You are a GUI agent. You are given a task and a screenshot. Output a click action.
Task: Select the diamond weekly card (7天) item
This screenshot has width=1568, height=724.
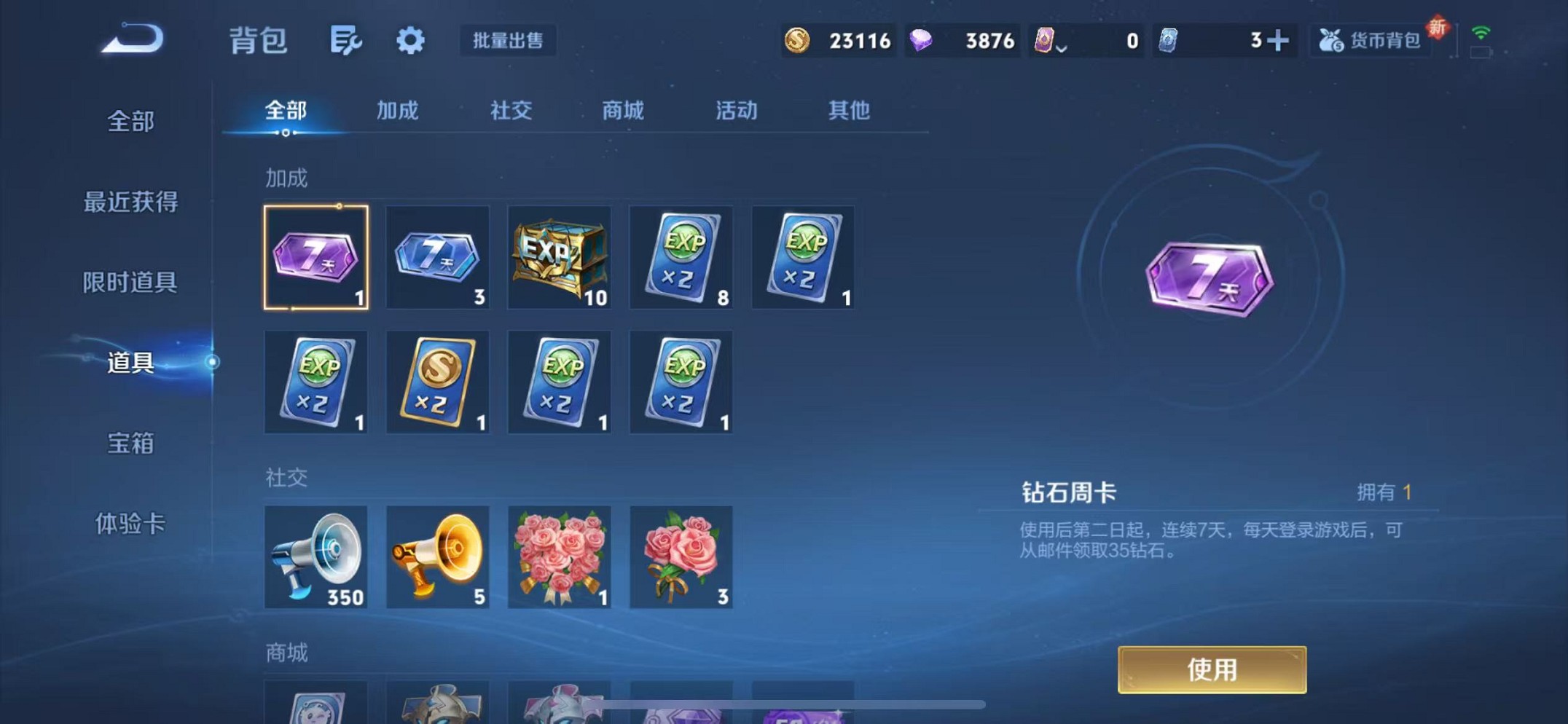[x=315, y=258]
